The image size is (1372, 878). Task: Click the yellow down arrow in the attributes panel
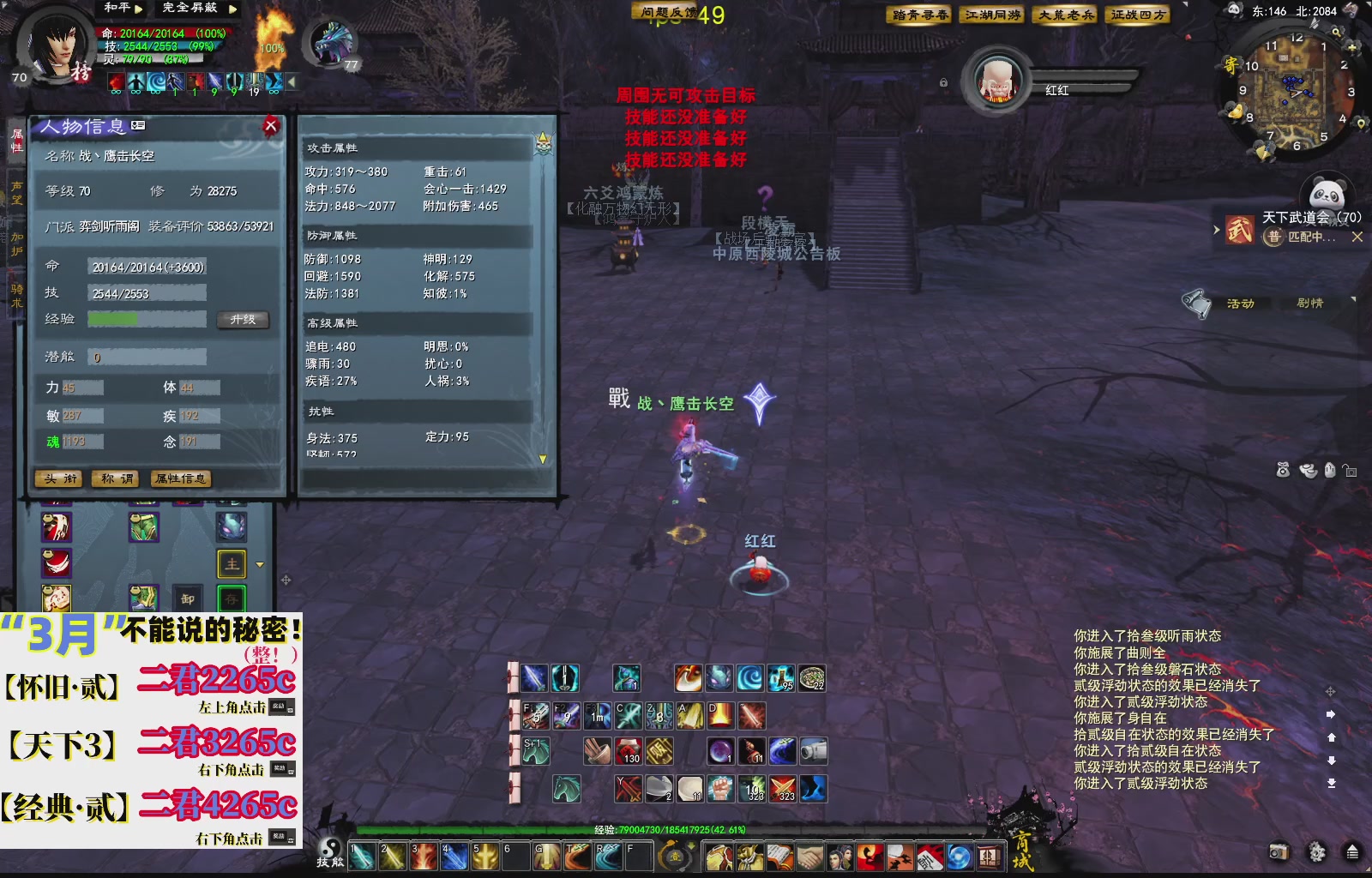543,460
